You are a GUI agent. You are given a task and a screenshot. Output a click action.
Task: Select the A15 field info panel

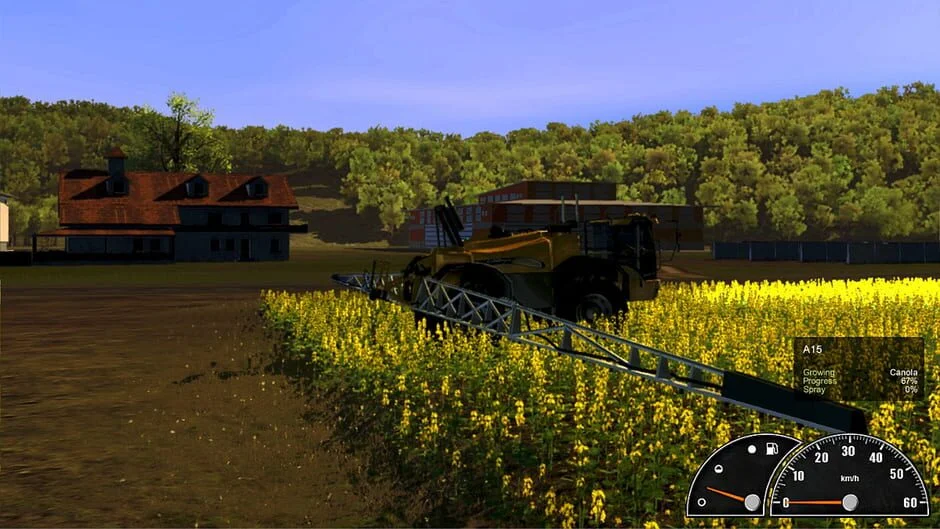pos(858,368)
